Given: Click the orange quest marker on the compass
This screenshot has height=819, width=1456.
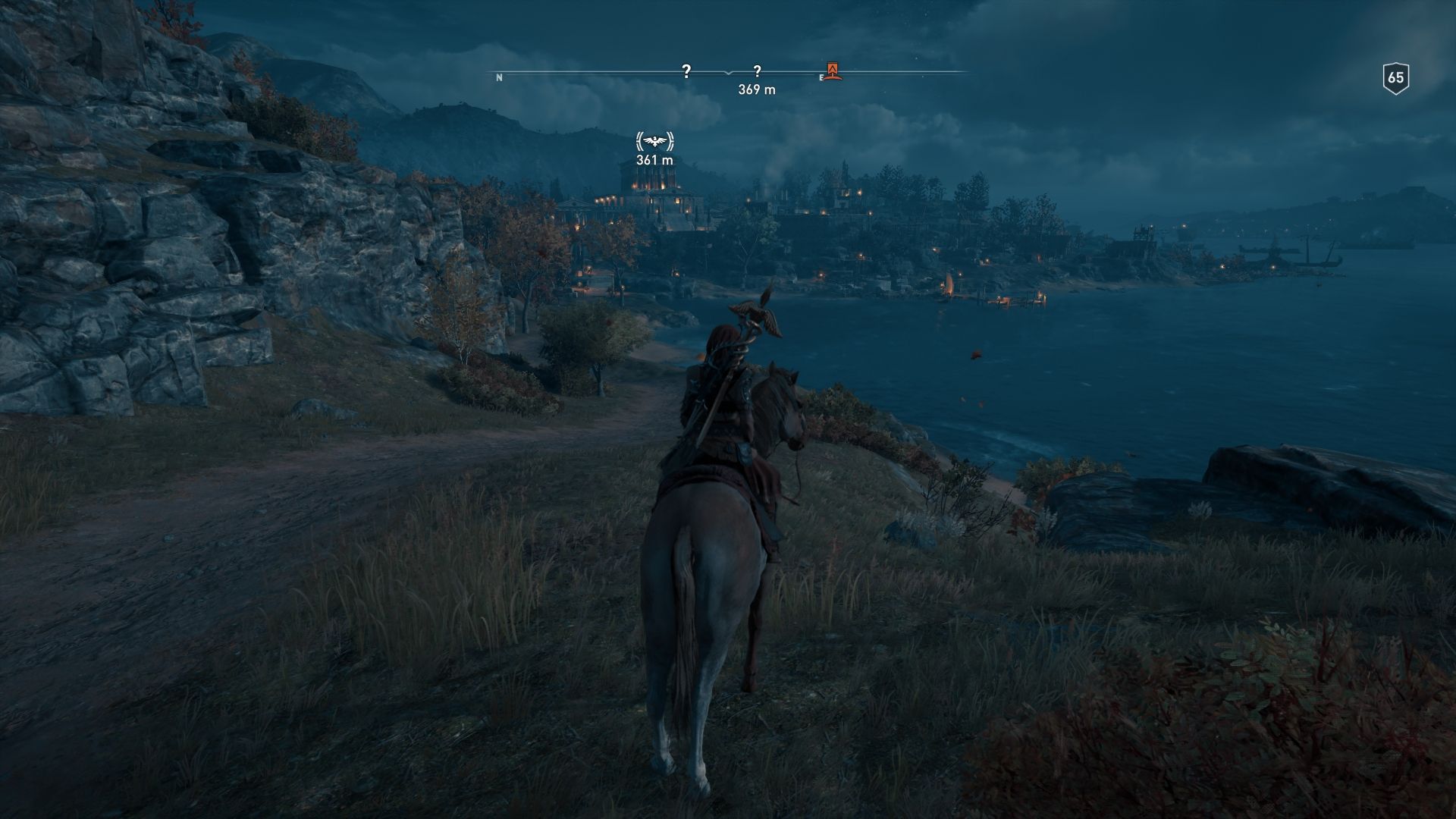Looking at the screenshot, I should 833,71.
